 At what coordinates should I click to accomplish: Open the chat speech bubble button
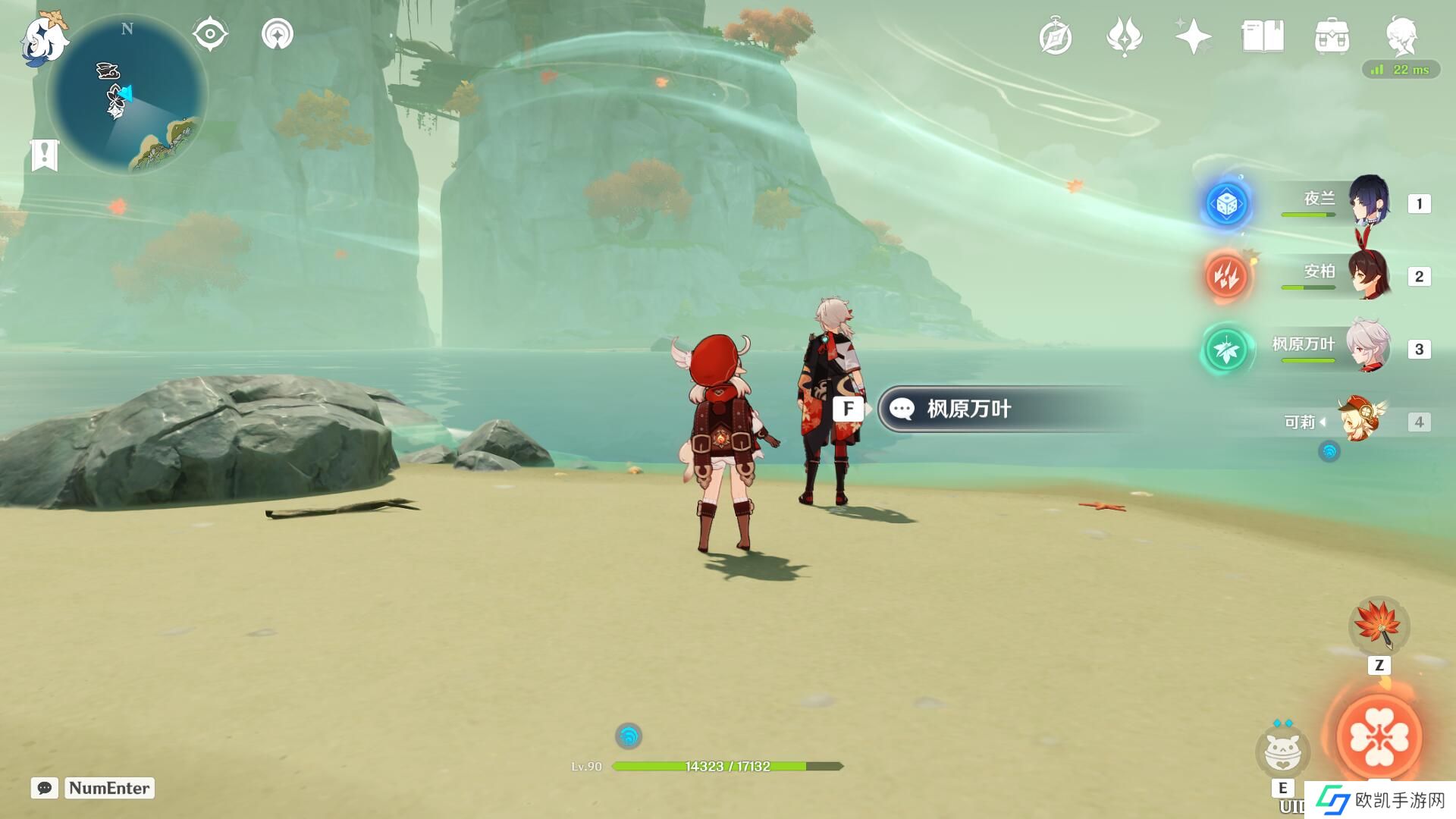[45, 788]
